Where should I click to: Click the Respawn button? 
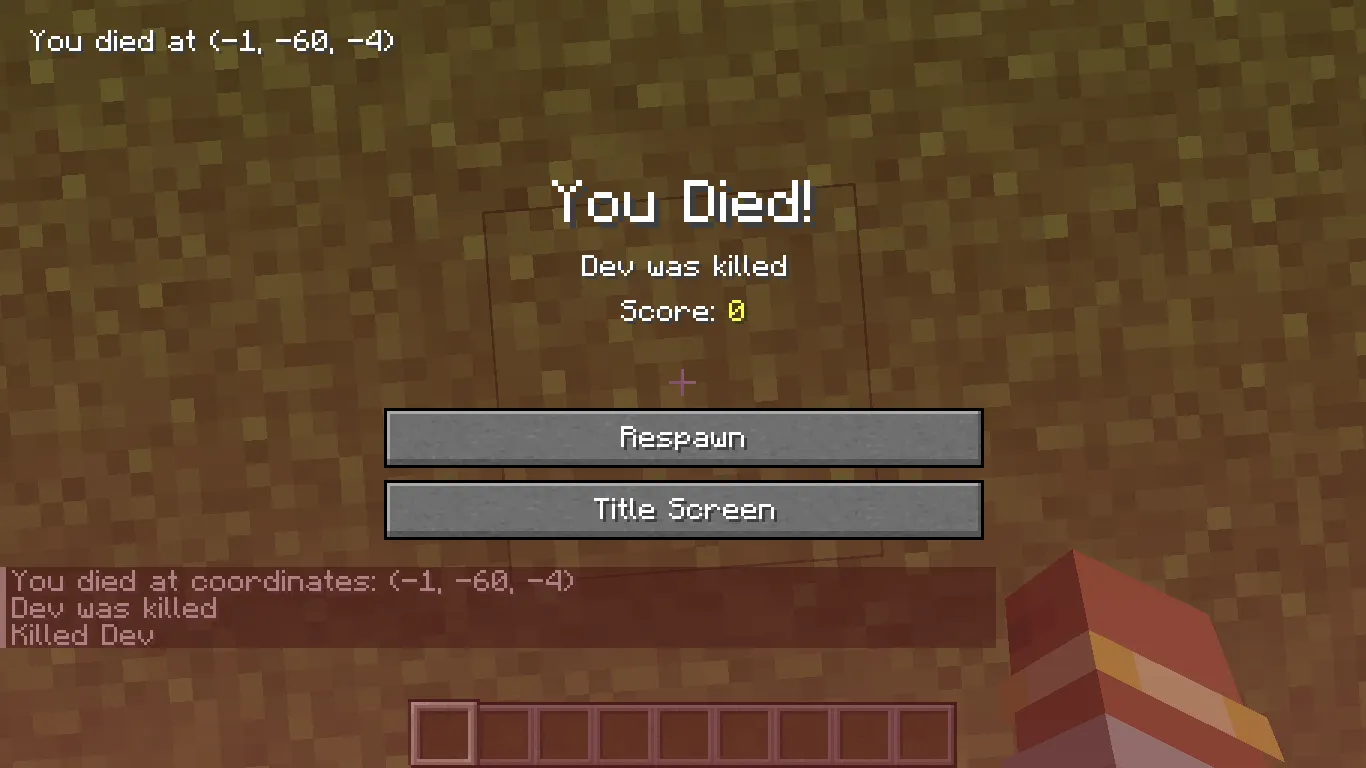pos(683,437)
